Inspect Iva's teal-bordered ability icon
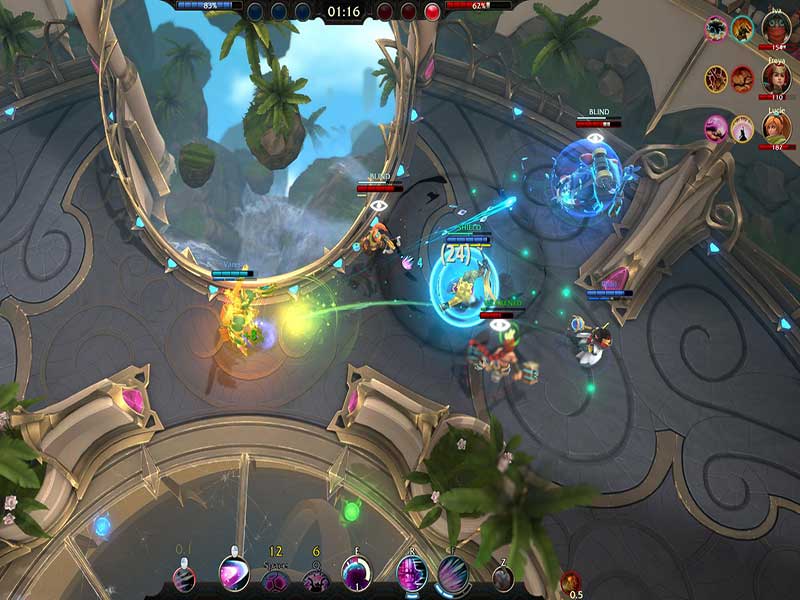This screenshot has height=600, width=800. [742, 29]
